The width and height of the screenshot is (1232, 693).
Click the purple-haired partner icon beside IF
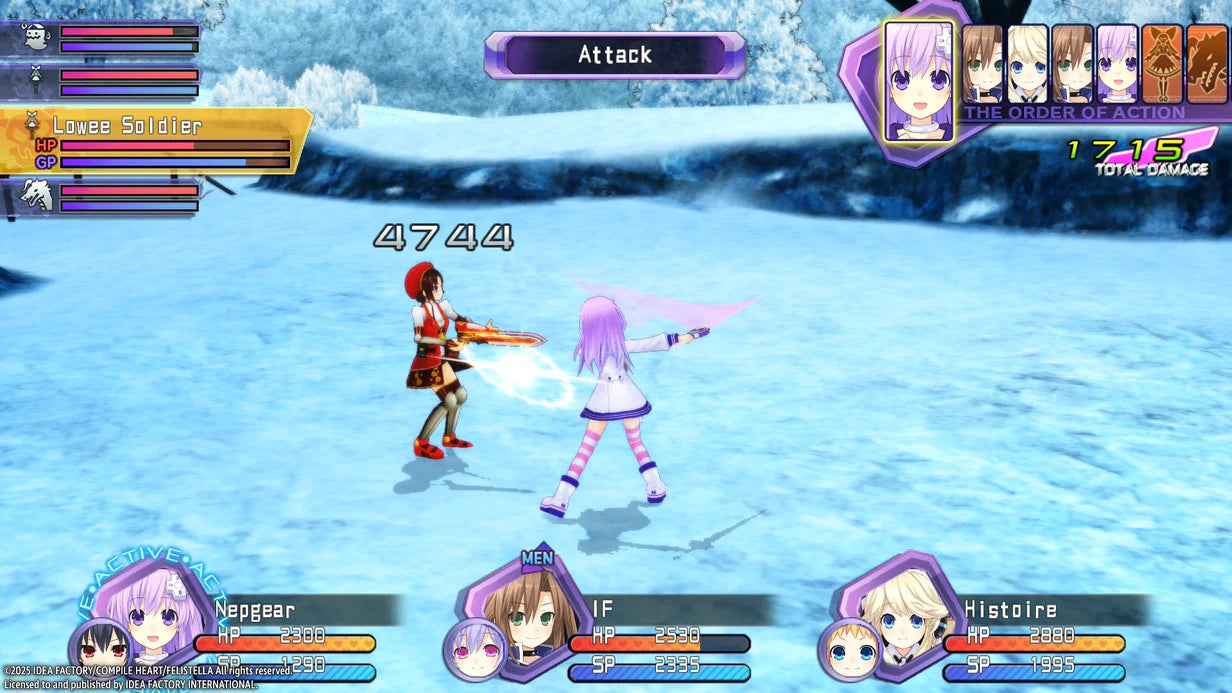(473, 650)
